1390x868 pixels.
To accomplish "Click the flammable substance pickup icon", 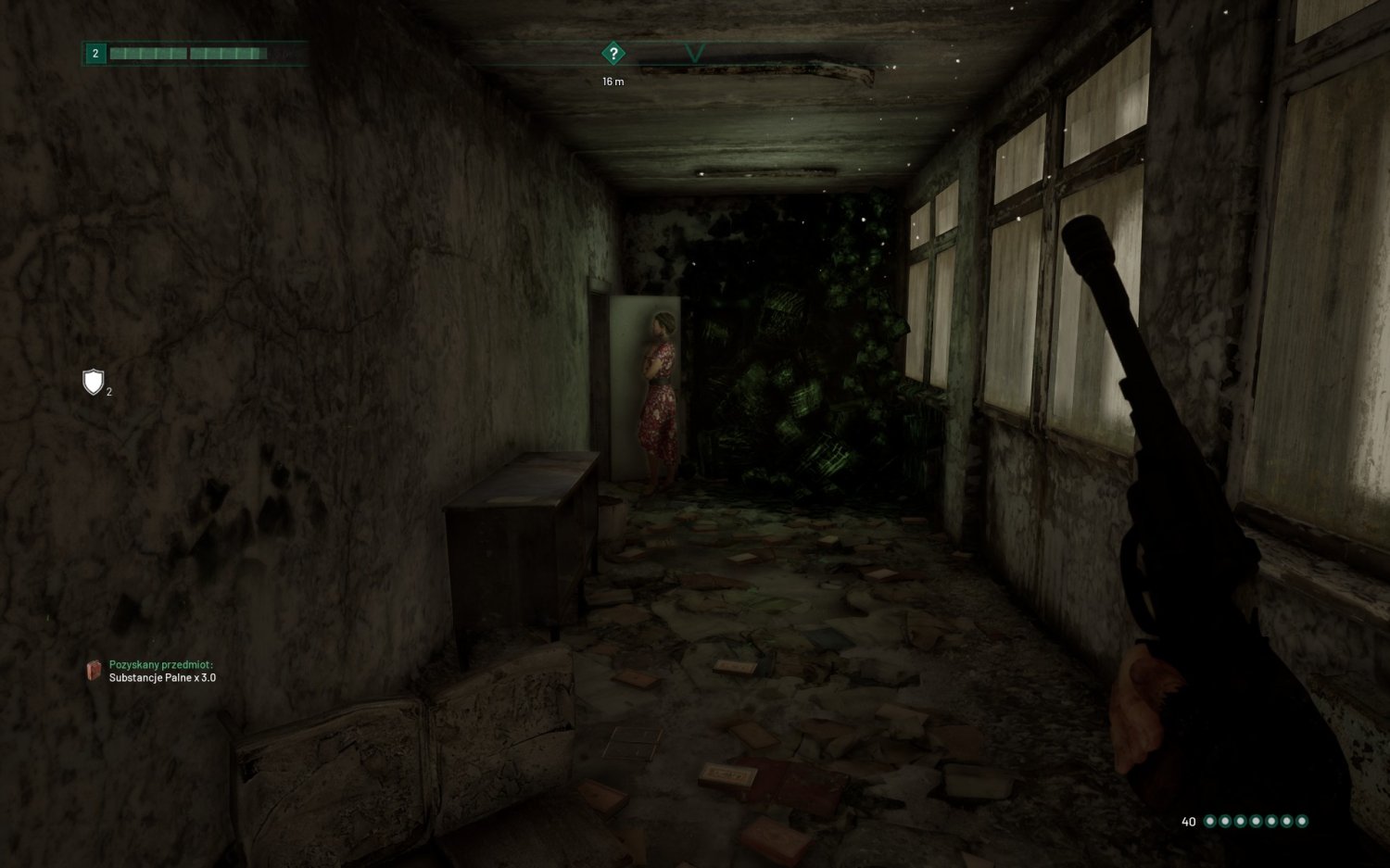I will click(x=93, y=671).
